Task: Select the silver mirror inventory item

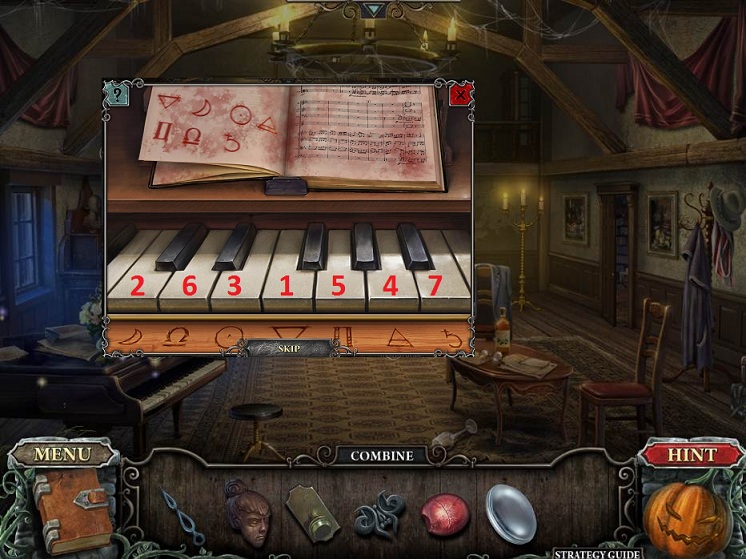Action: tap(511, 513)
